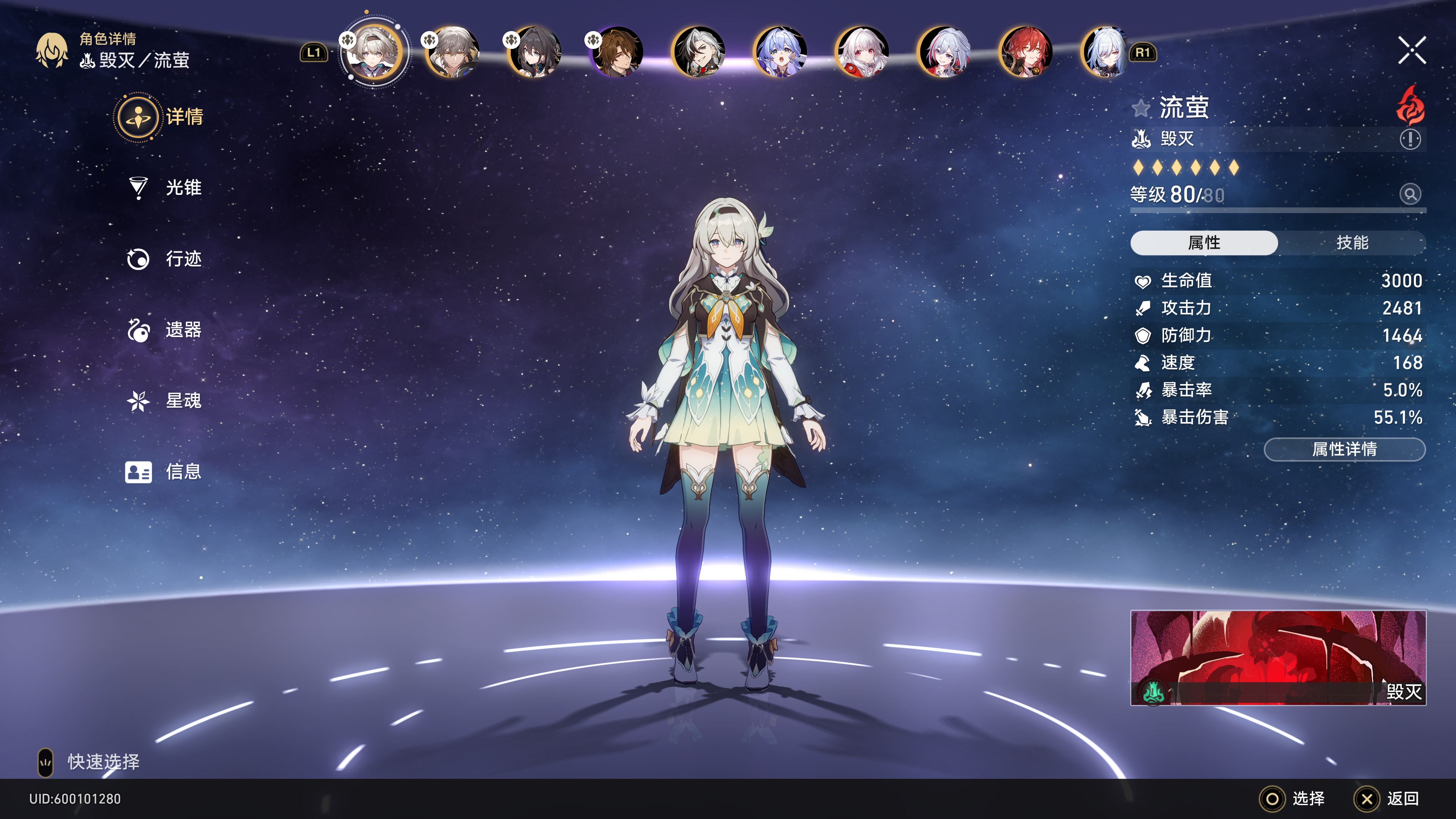Select the red-haired character portrait
Image resolution: width=1456 pixels, height=819 pixels.
click(1025, 53)
